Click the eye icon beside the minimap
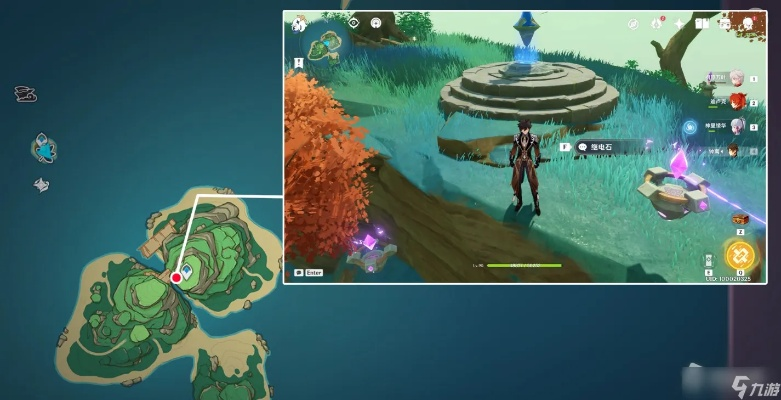 coord(353,22)
